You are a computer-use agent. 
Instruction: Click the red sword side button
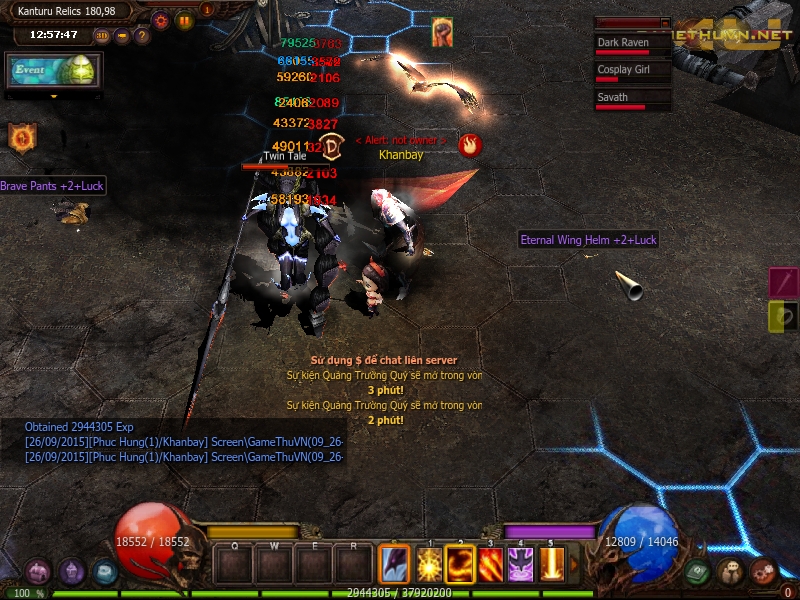click(x=783, y=282)
